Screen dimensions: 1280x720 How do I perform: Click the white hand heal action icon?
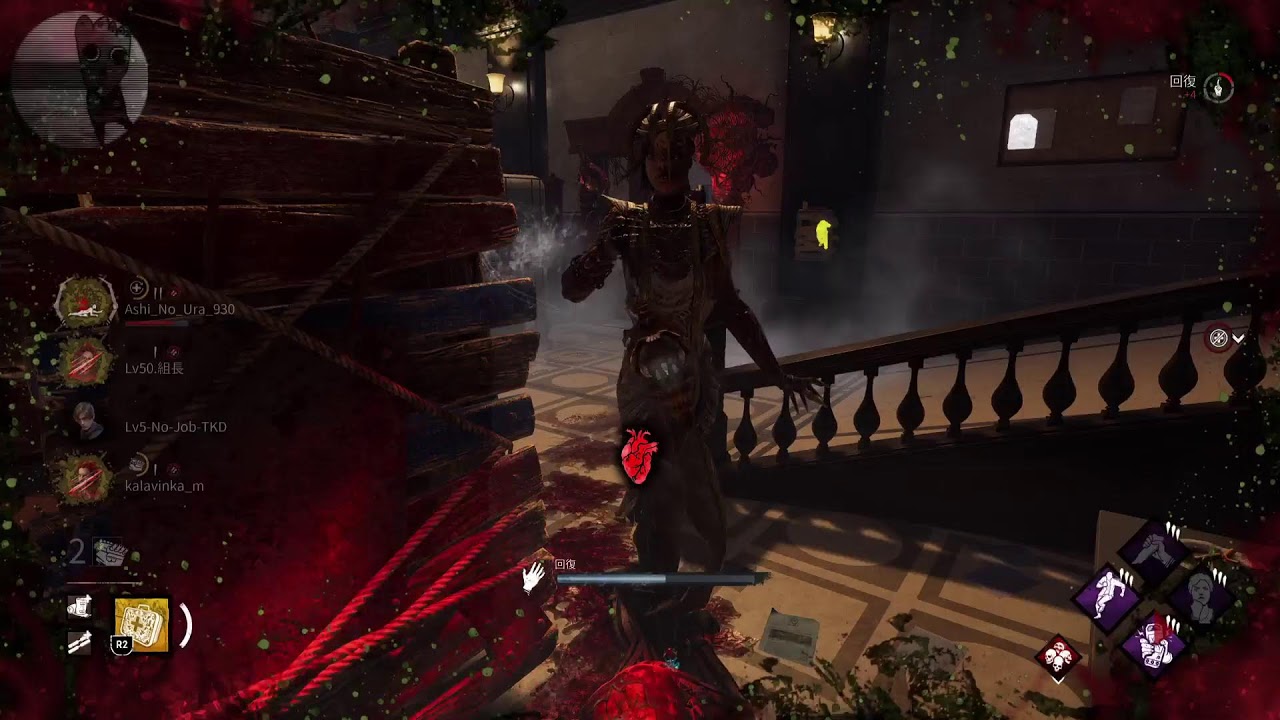[x=533, y=577]
